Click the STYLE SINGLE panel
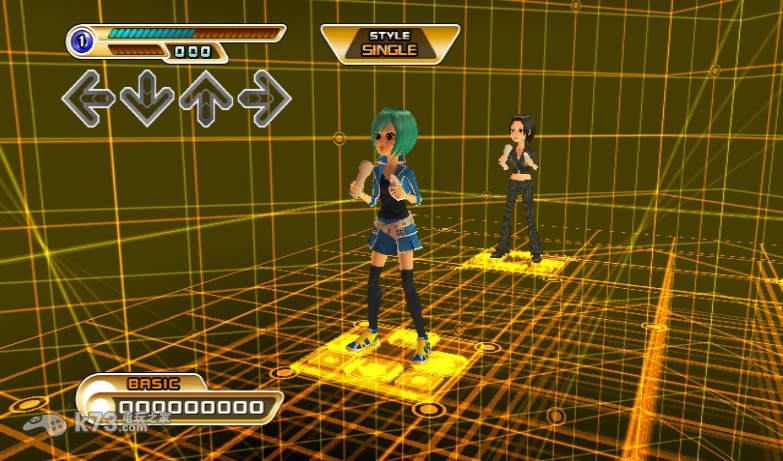Image resolution: width=783 pixels, height=461 pixels. (x=389, y=43)
